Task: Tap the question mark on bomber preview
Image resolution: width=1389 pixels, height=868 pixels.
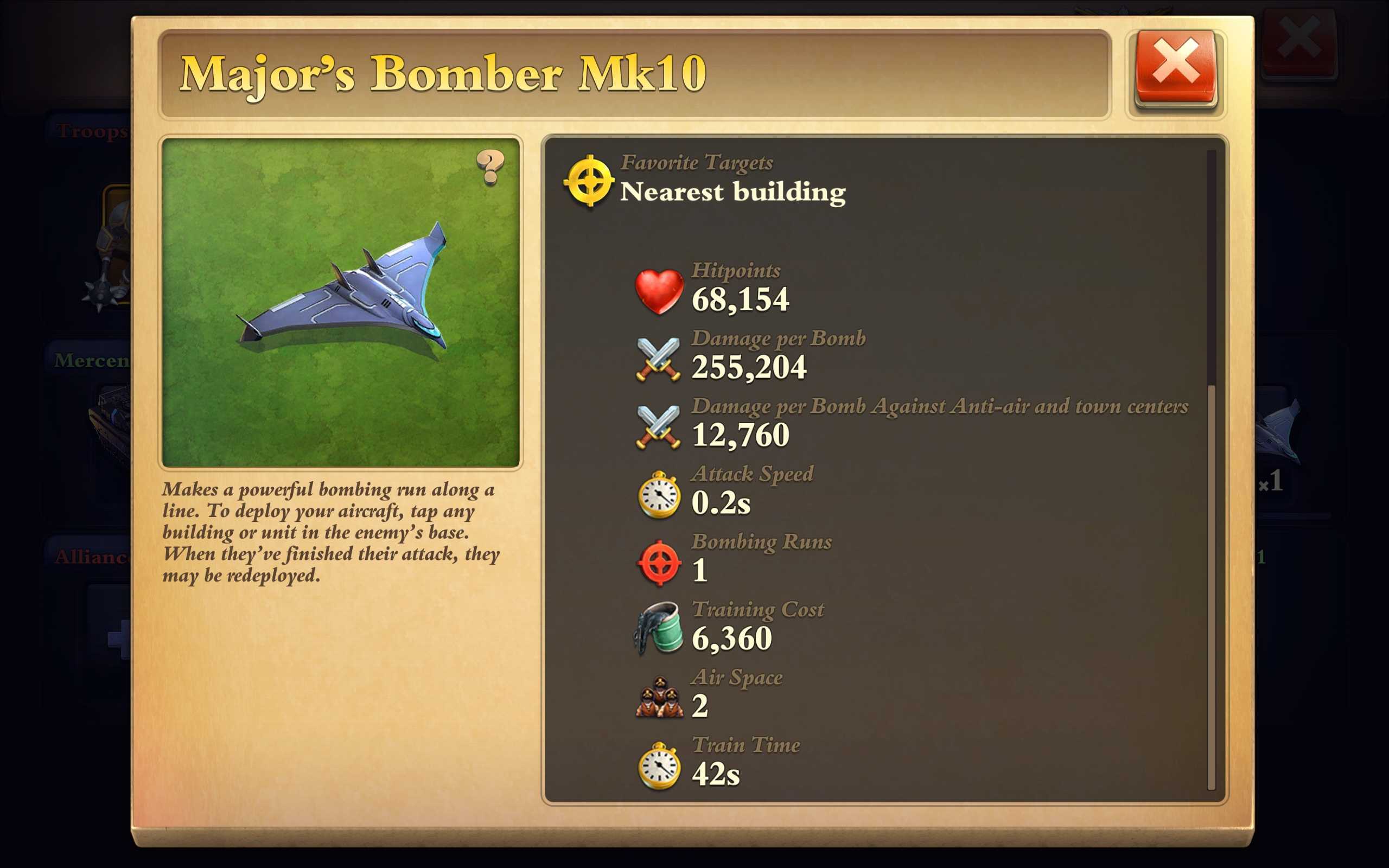Action: click(489, 167)
